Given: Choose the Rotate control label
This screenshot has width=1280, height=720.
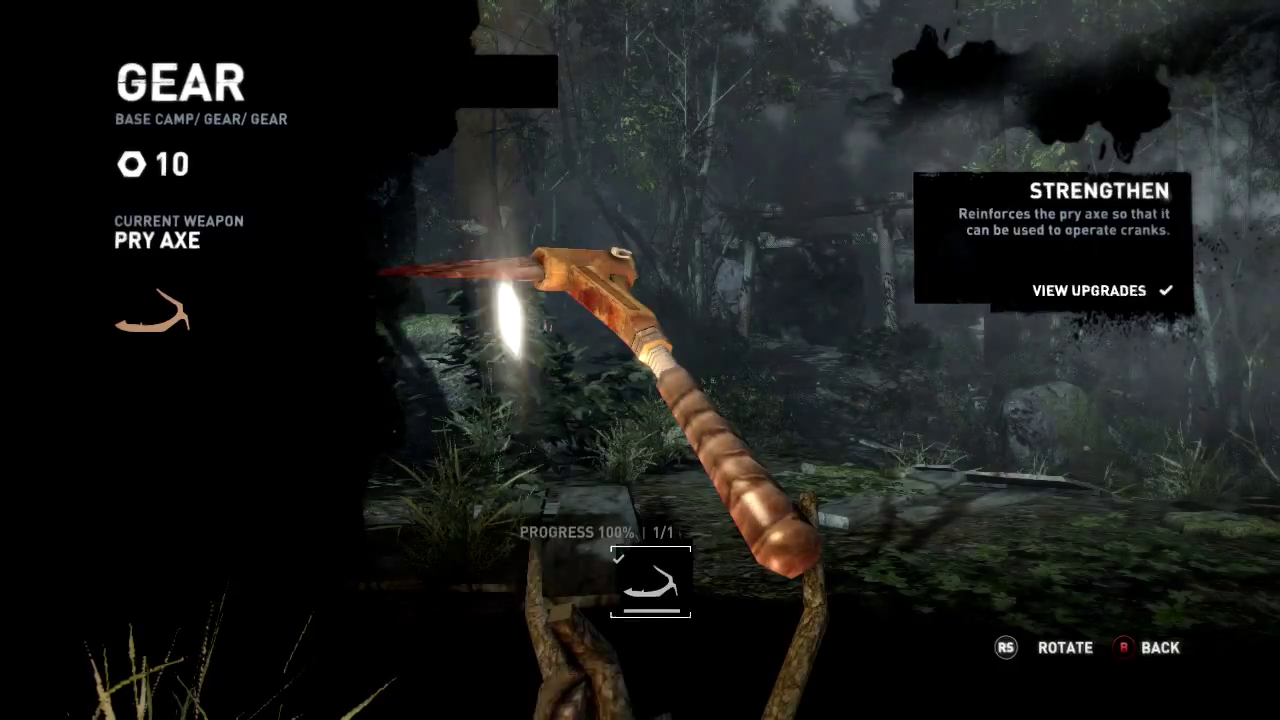Looking at the screenshot, I should [1064, 648].
